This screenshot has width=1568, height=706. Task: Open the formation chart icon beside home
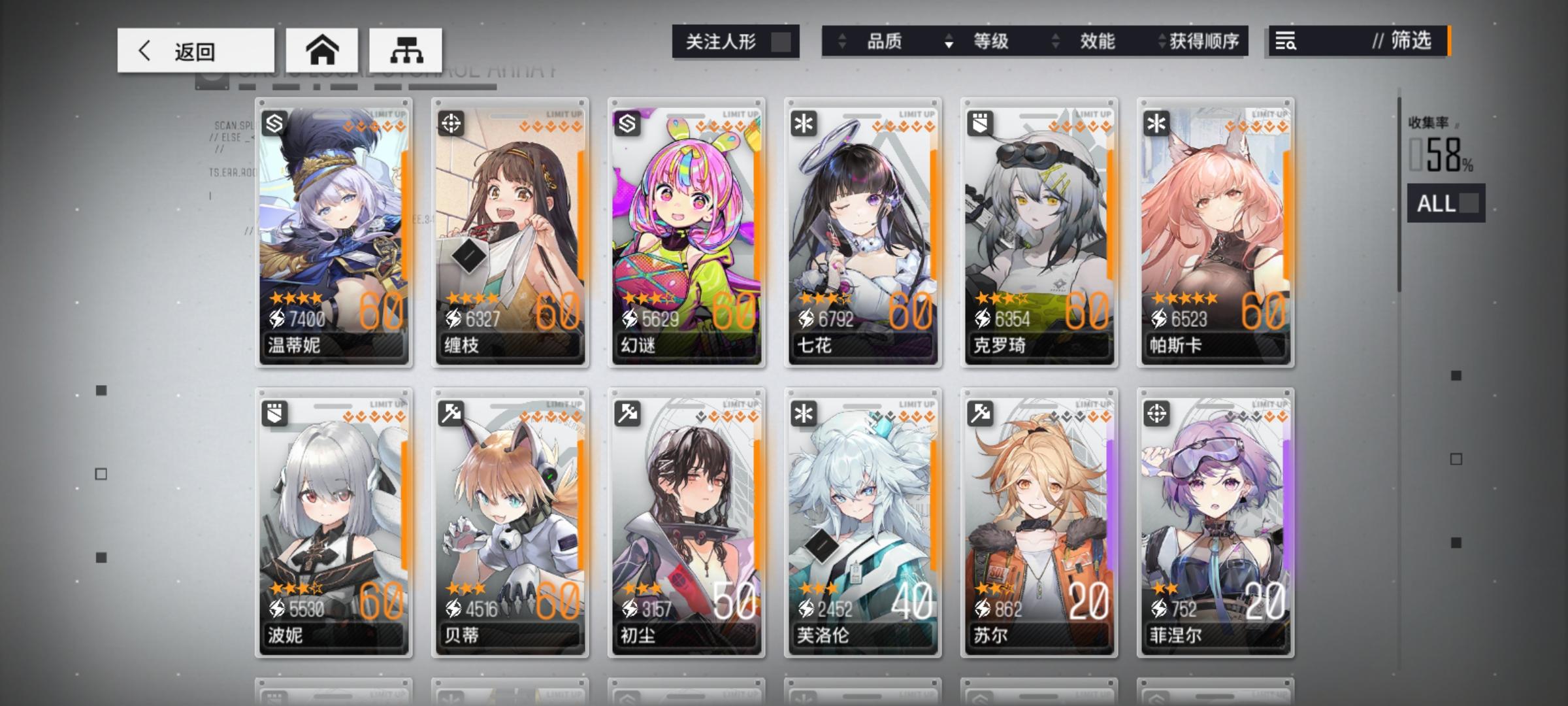click(x=405, y=49)
